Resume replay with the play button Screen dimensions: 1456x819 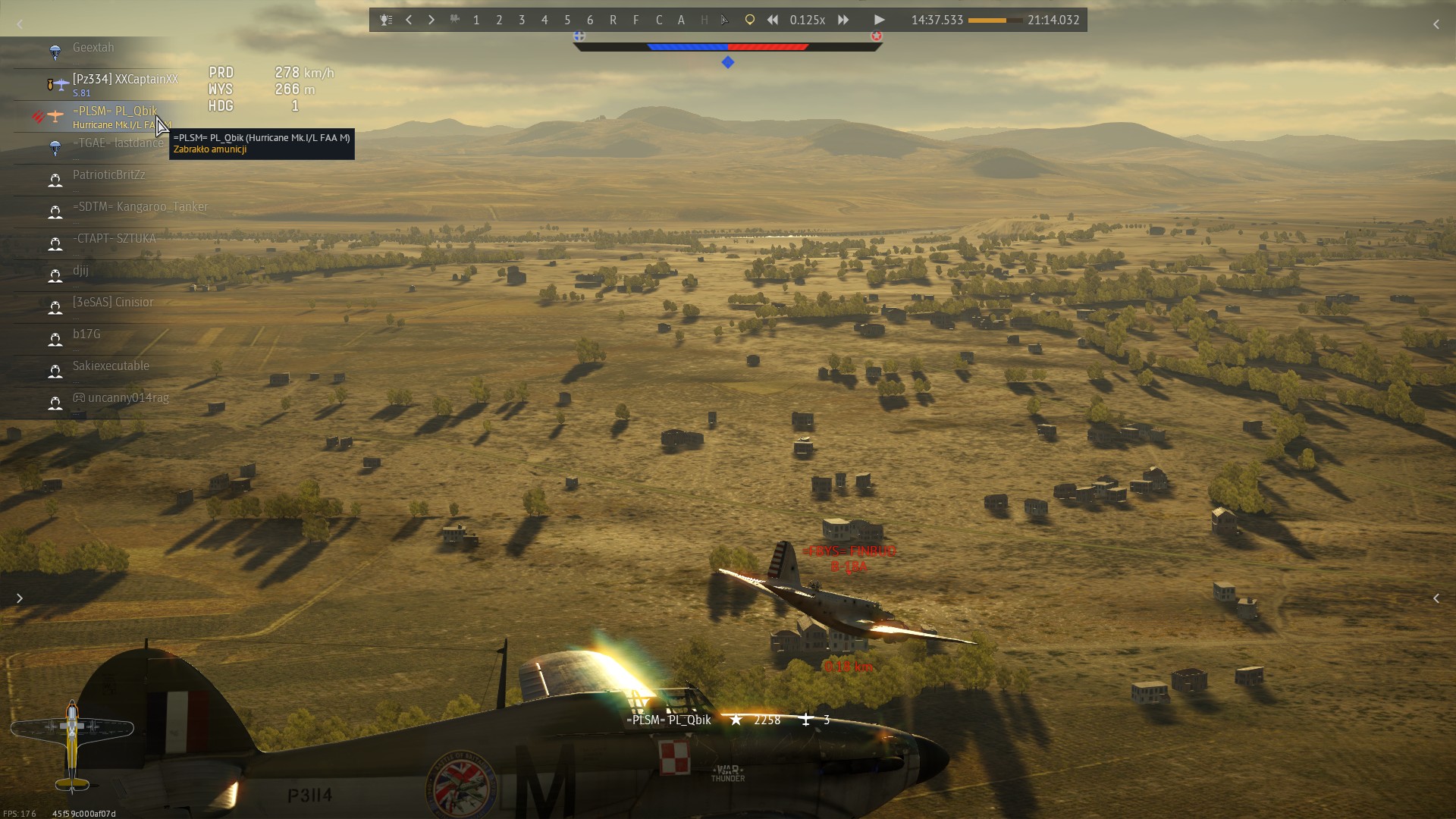point(879,20)
